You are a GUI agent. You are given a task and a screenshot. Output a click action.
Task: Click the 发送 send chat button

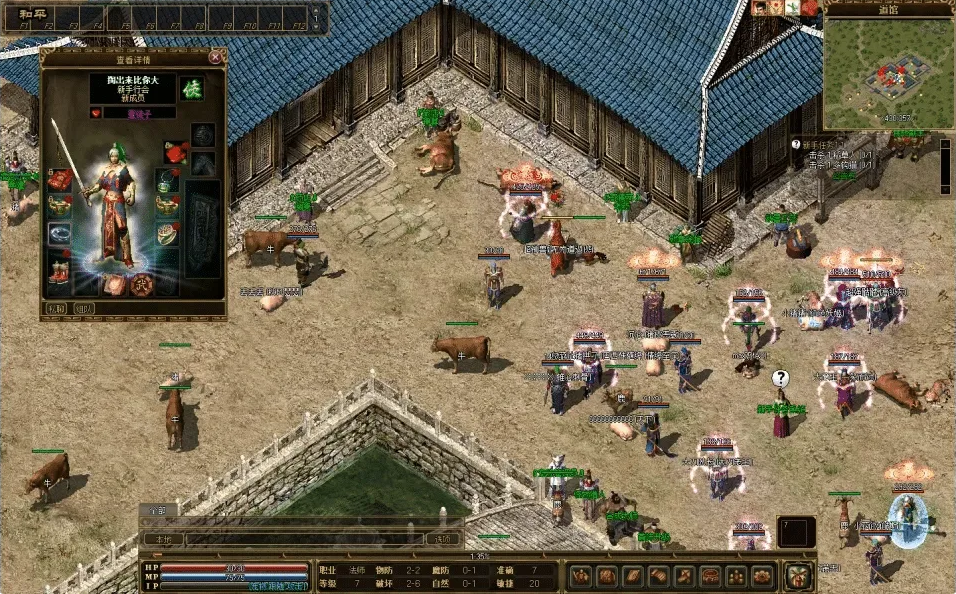443,539
